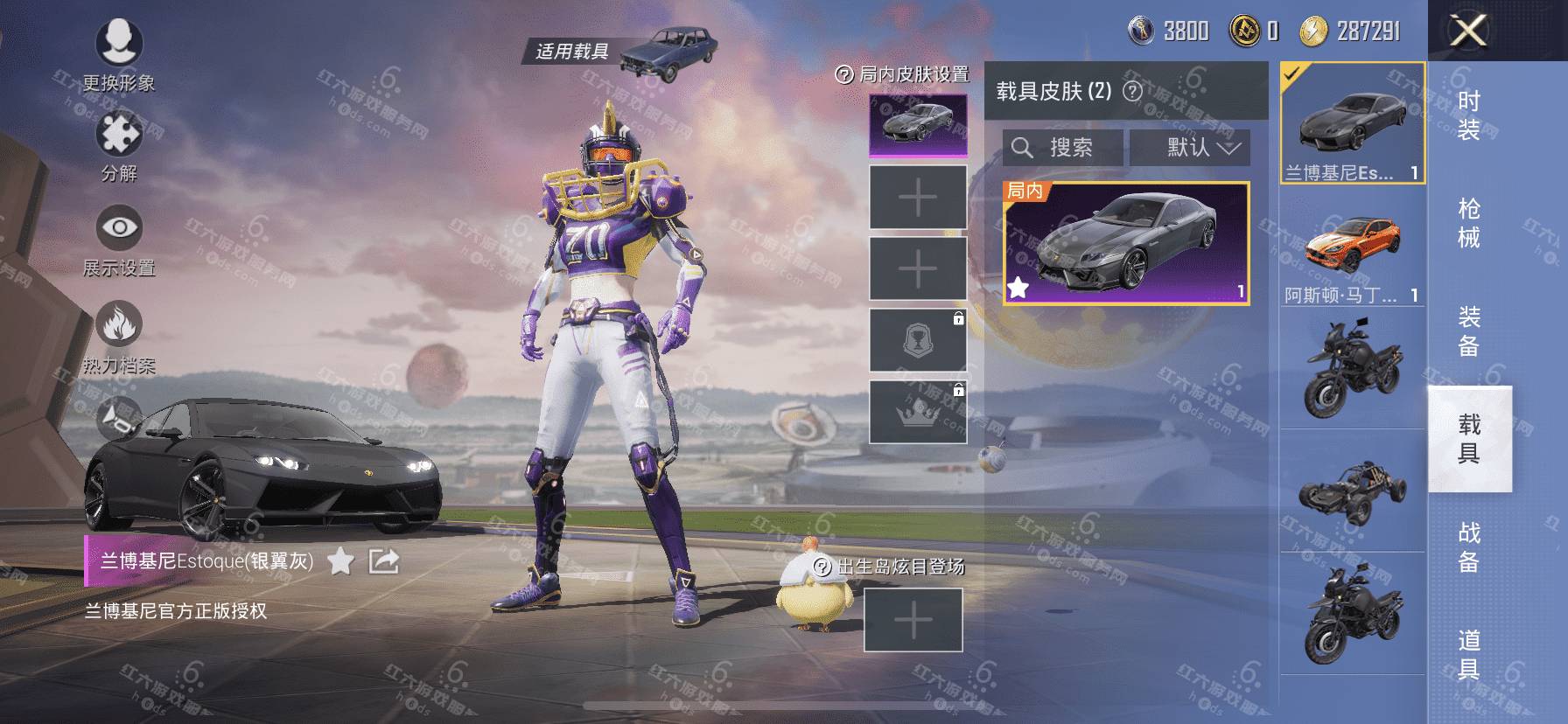
Task: Favorite the Lamborghini Estoque with star icon
Action: pos(340,561)
